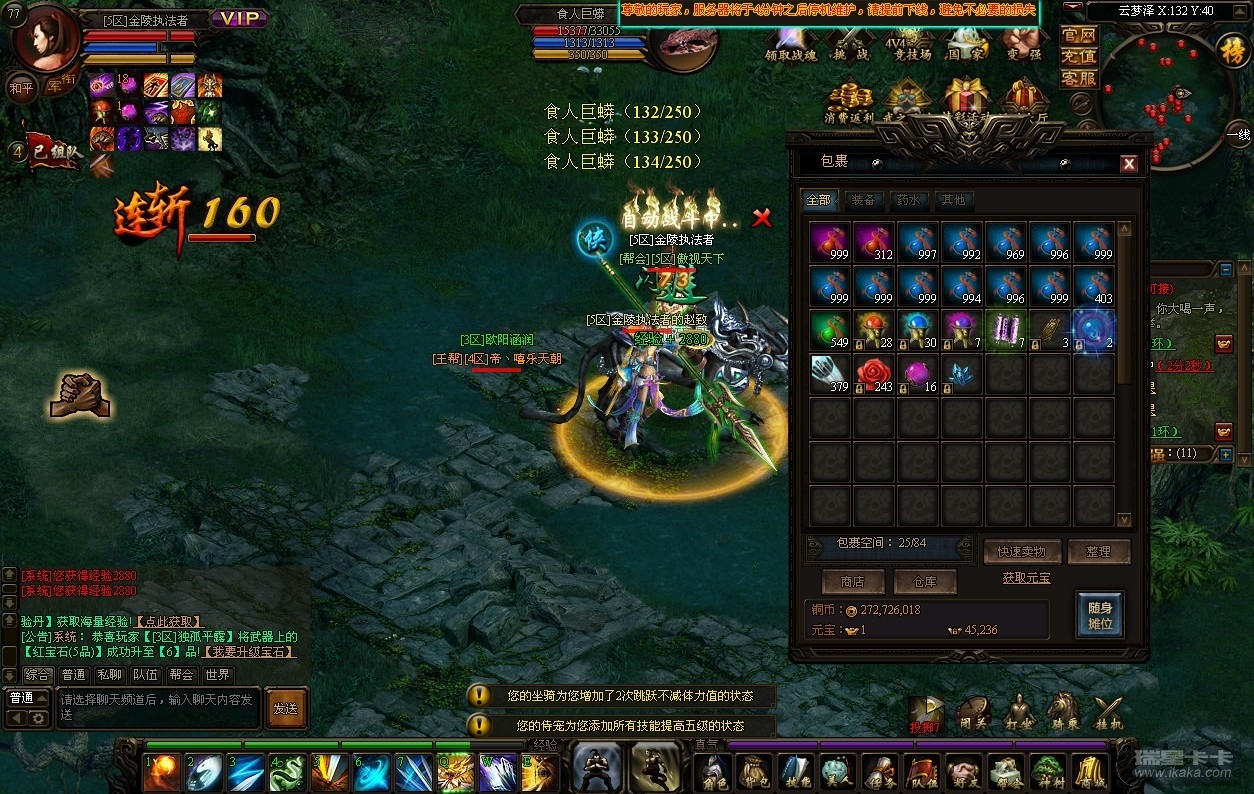Focus the chat message input box
The width and height of the screenshot is (1254, 794).
click(x=158, y=707)
